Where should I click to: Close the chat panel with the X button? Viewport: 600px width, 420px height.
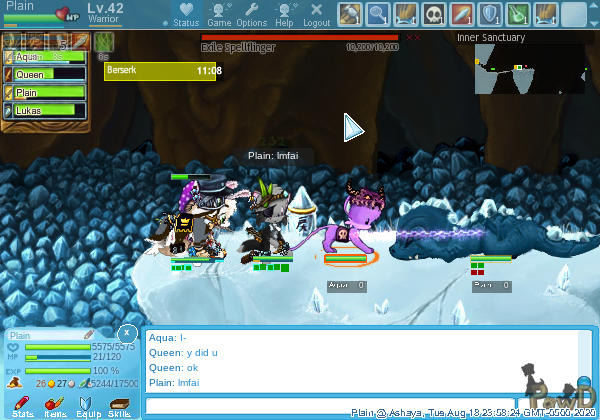coord(127,332)
